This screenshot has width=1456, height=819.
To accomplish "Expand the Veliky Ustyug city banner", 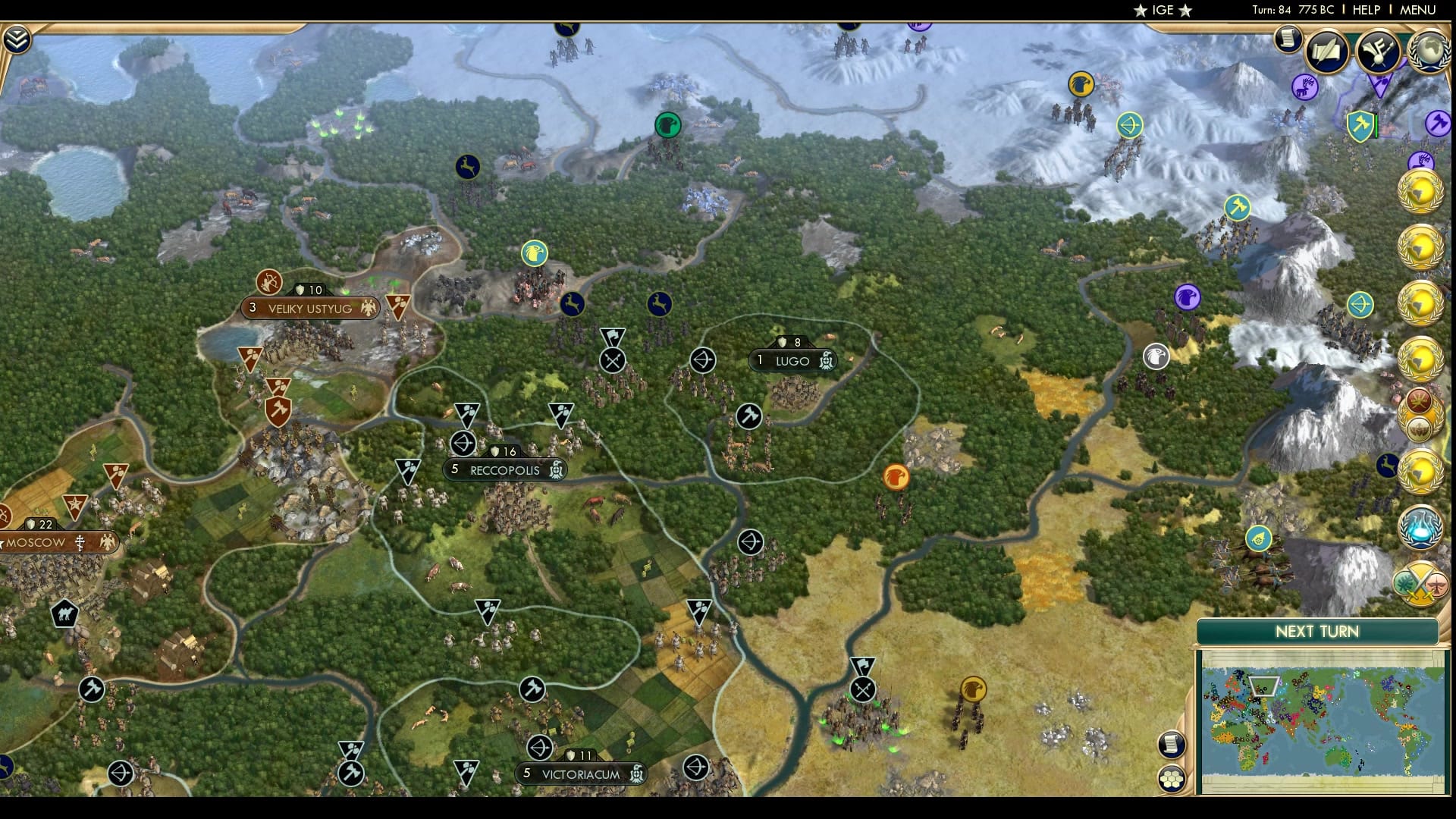I will click(x=309, y=308).
